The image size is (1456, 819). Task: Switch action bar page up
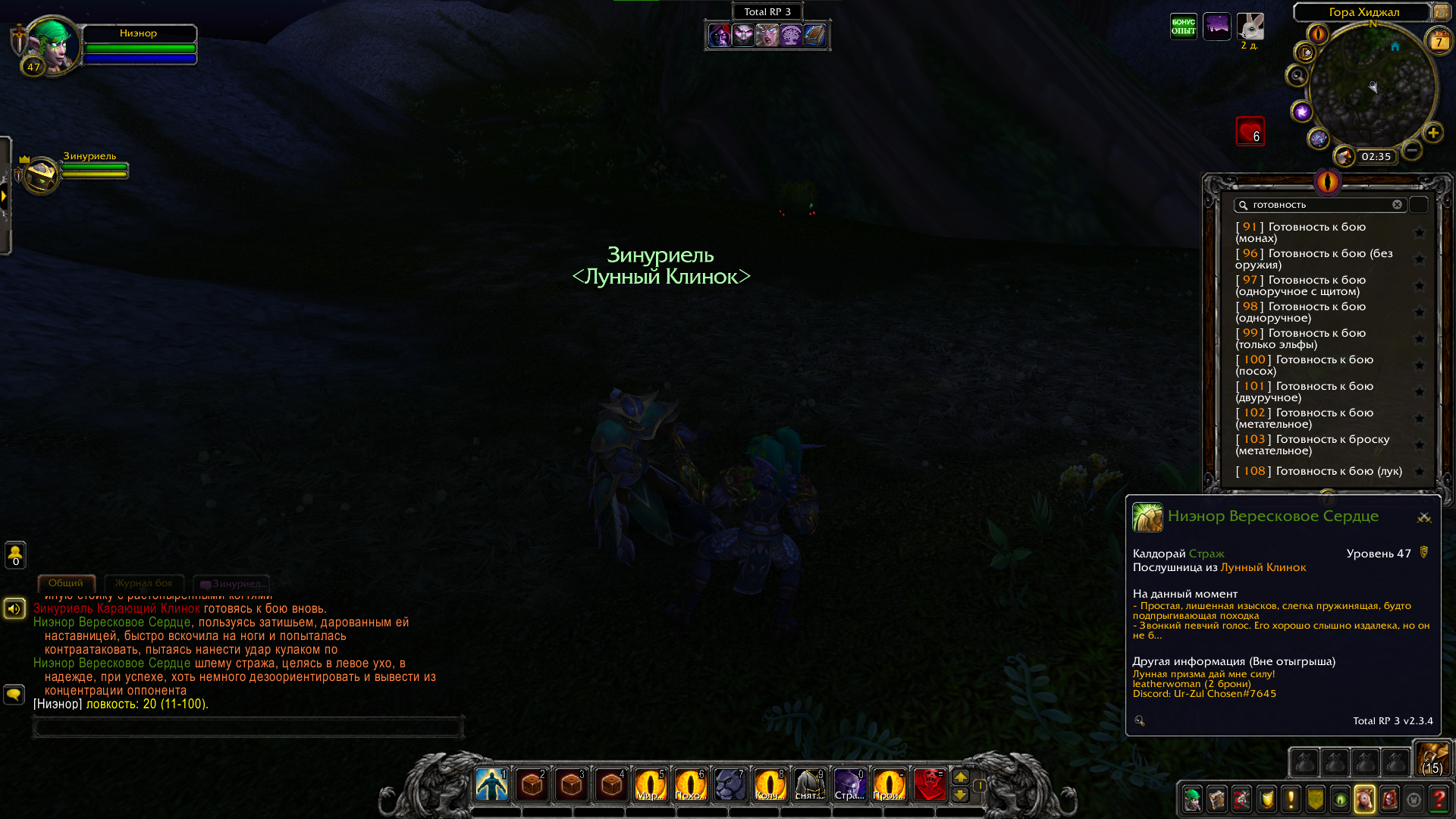coord(960,777)
